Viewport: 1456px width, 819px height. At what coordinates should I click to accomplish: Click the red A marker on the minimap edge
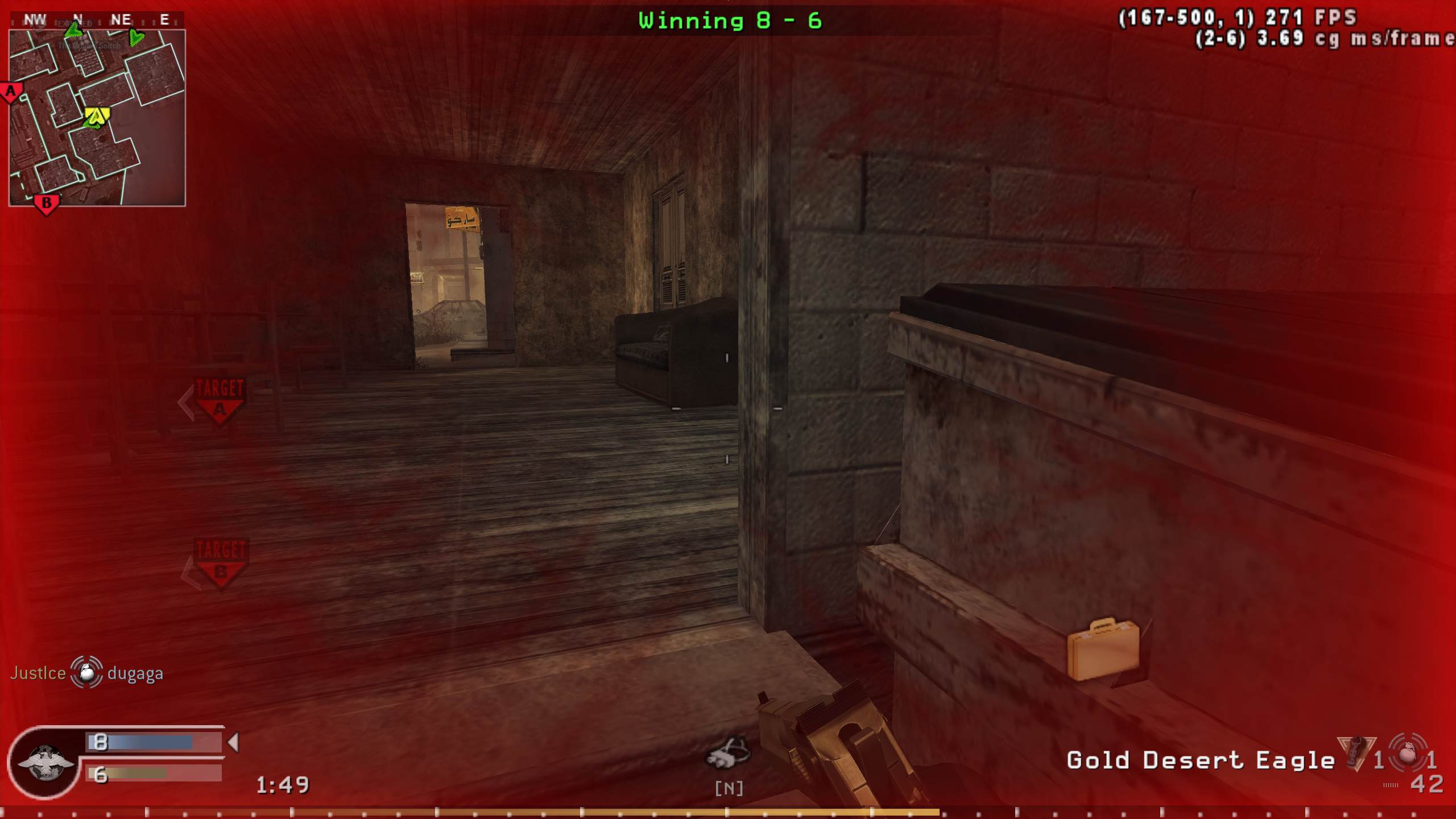click(x=10, y=91)
